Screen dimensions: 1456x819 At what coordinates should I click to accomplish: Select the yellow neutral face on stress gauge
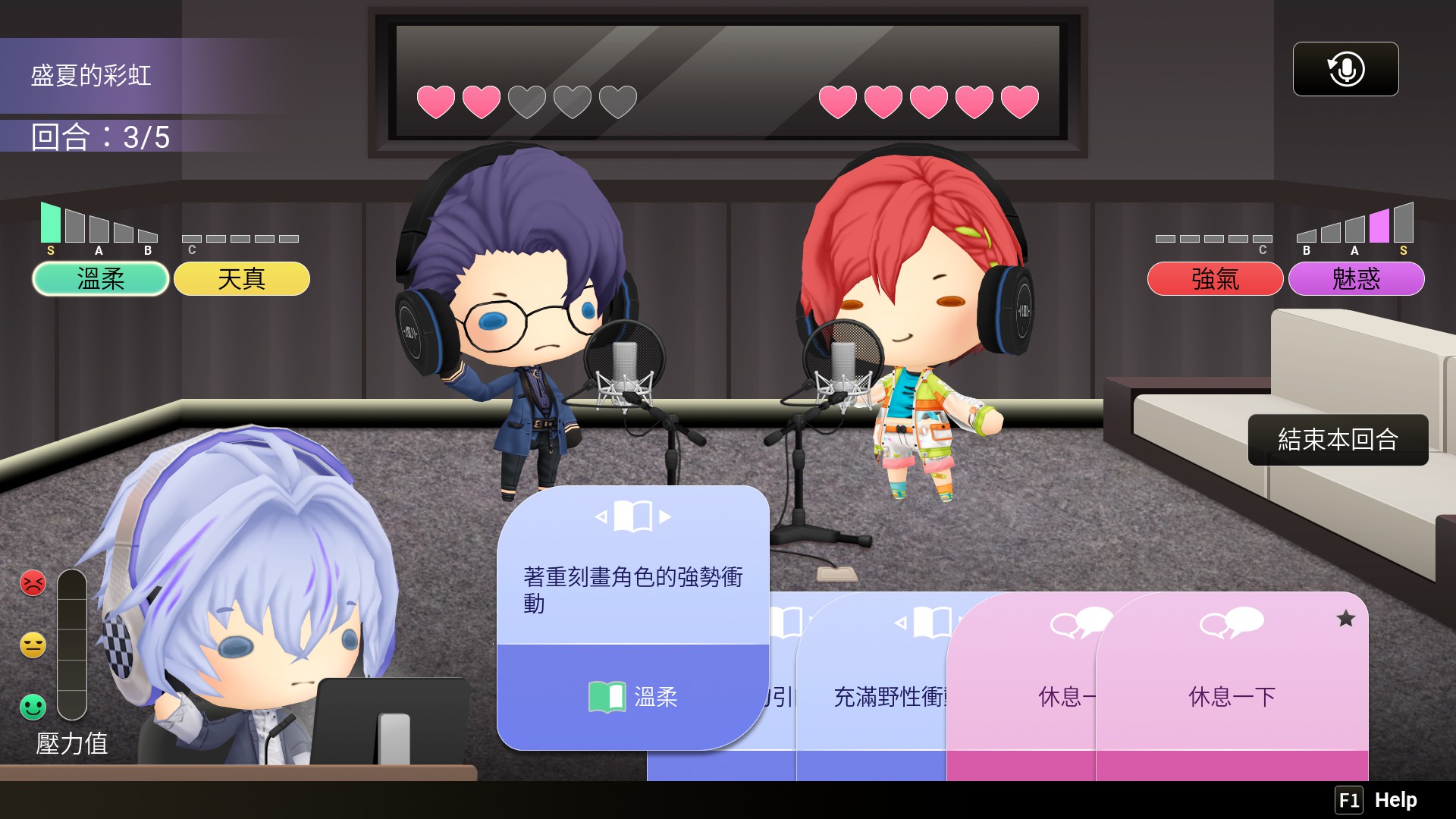click(32, 645)
